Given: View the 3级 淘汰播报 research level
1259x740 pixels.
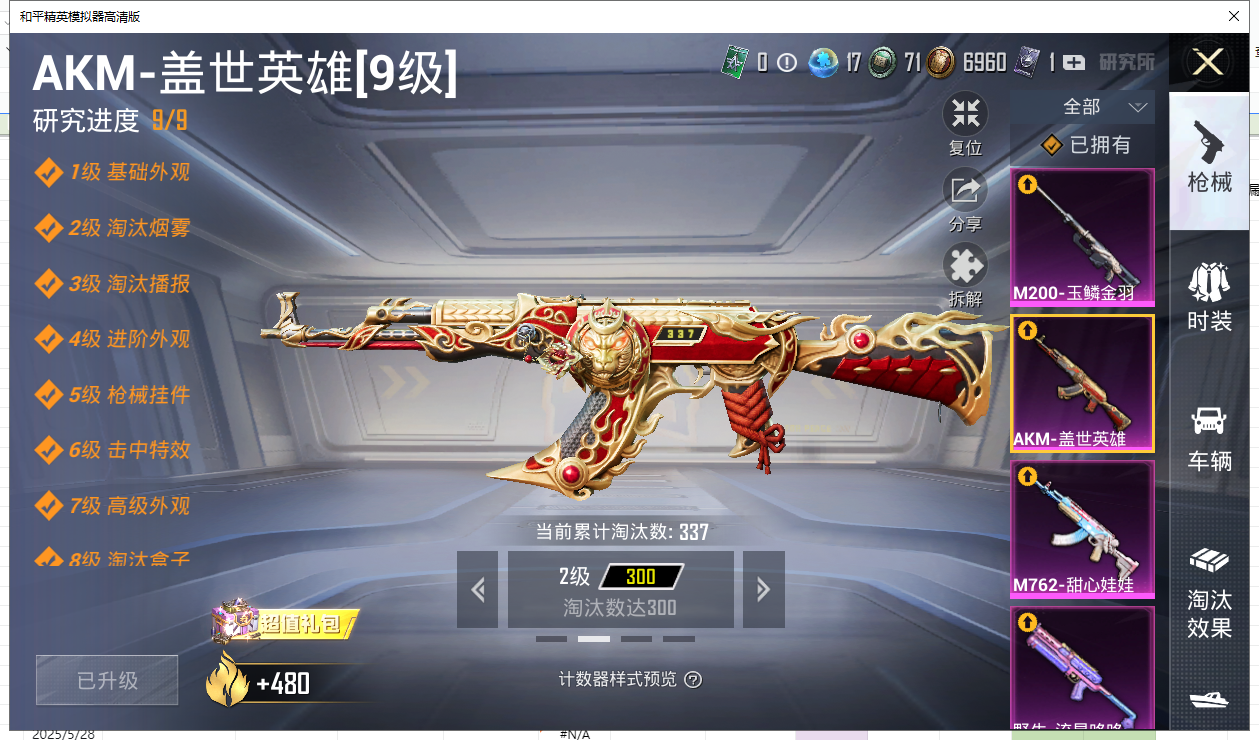Looking at the screenshot, I should [129, 284].
